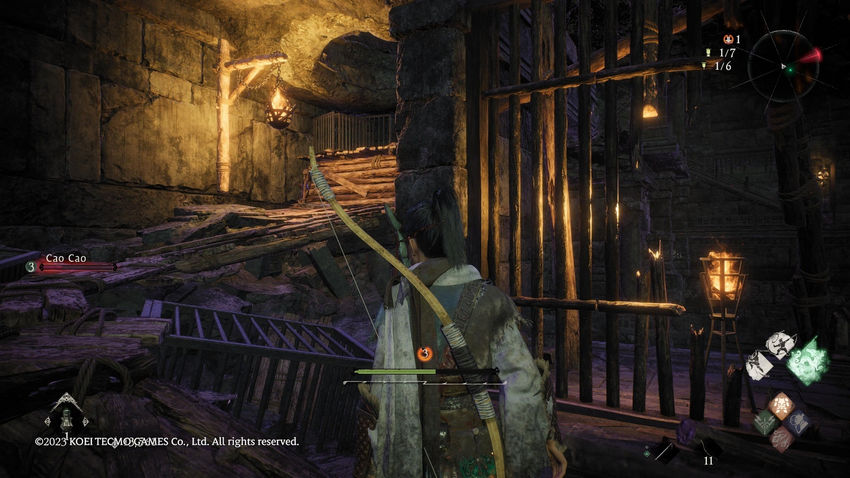Click the healing pot item shortcut

tap(67, 413)
